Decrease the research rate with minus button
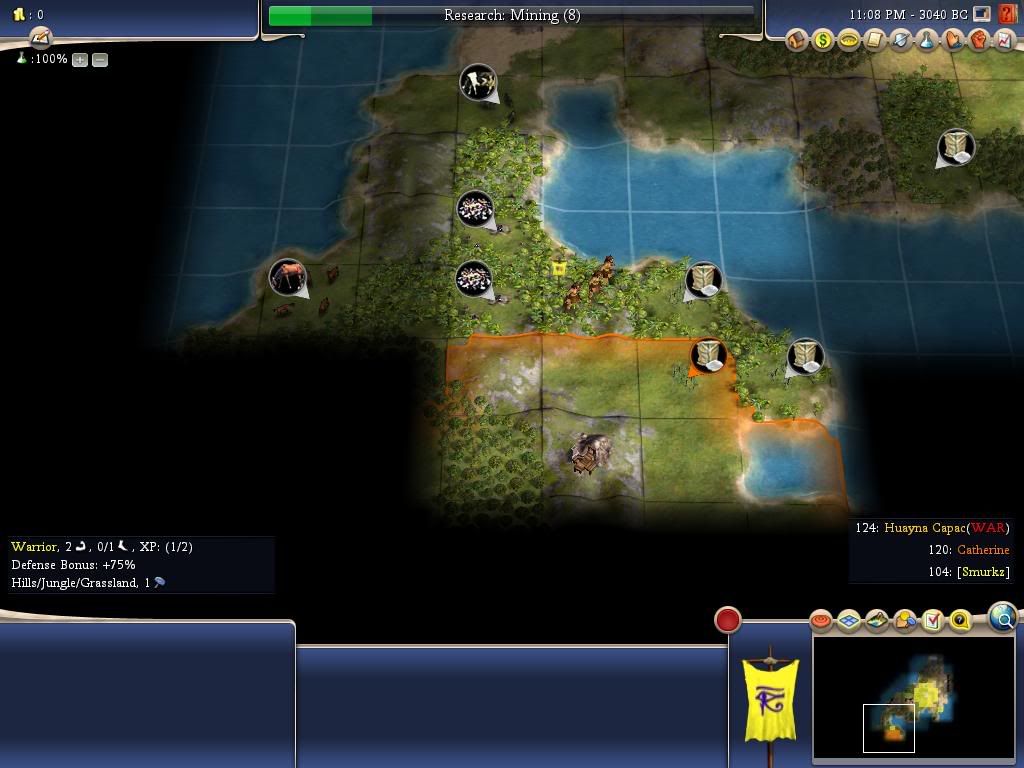The height and width of the screenshot is (768, 1024). click(100, 60)
